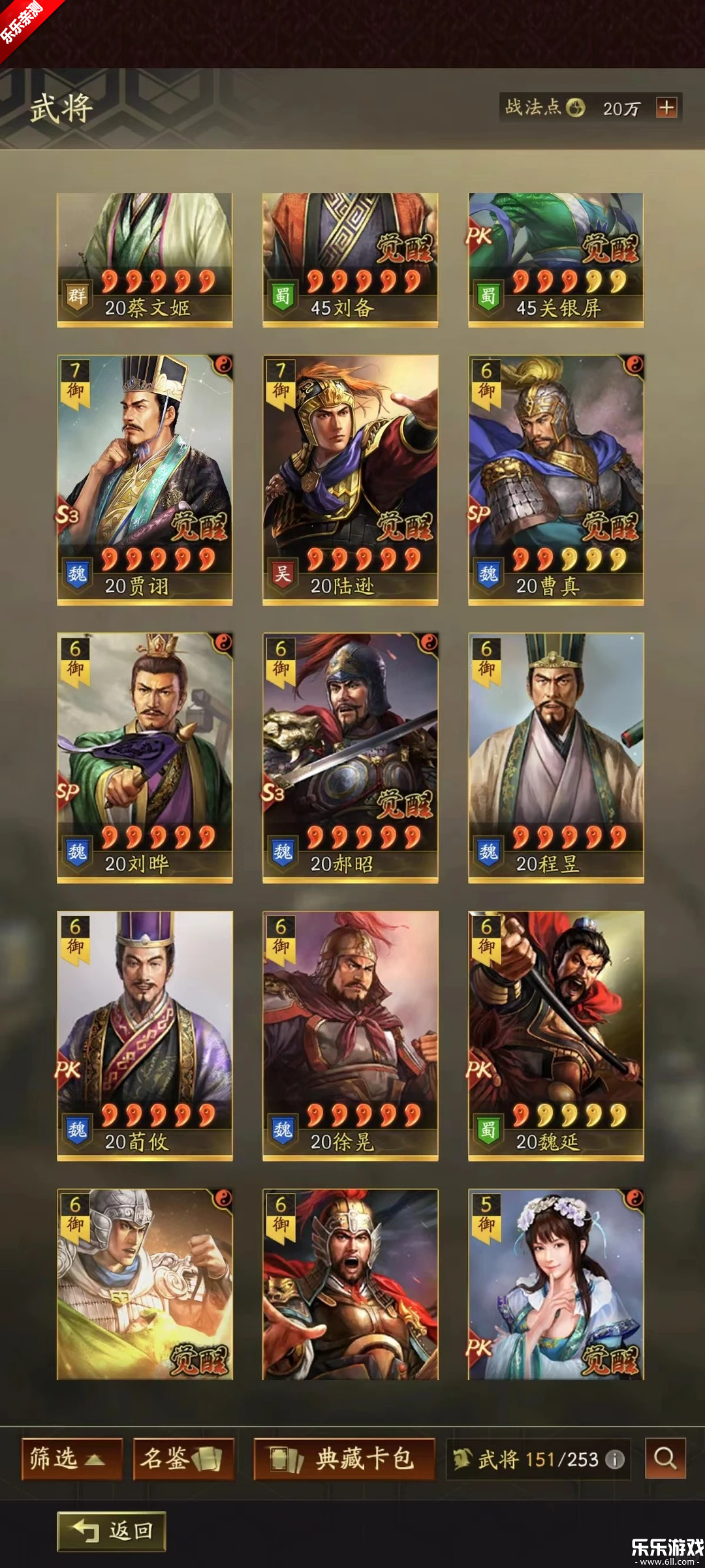This screenshot has width=705, height=1568.
Task: View the 程昱 general card
Action: coord(556,757)
